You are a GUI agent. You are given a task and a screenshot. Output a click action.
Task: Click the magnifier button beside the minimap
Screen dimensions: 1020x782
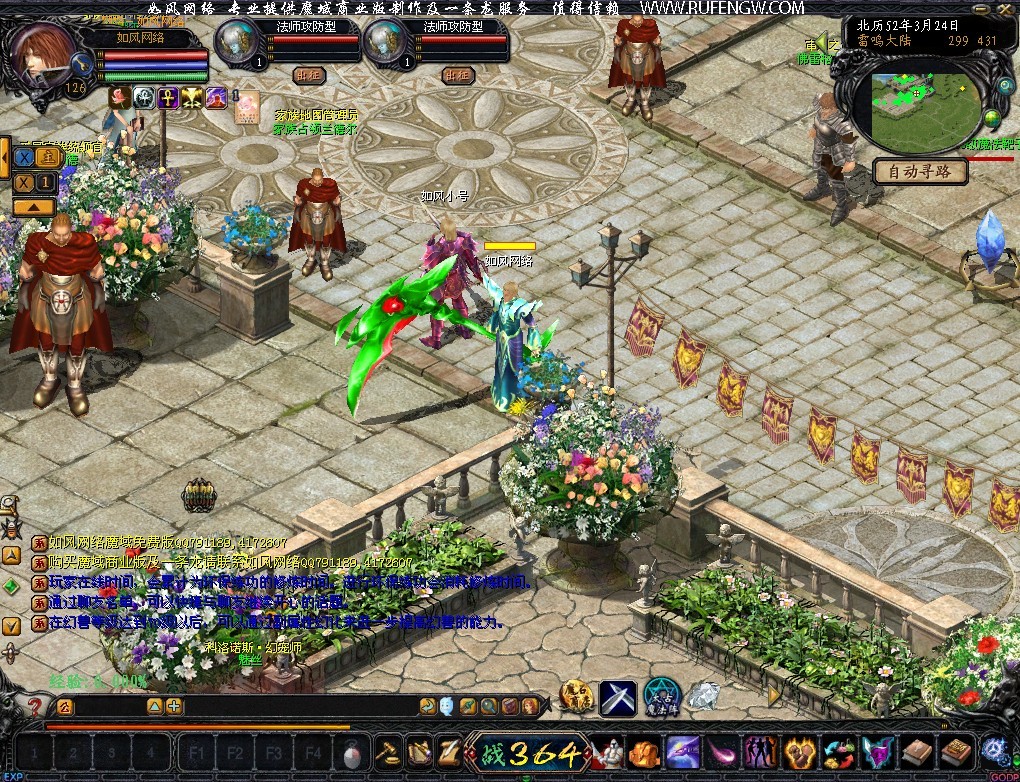click(1005, 87)
